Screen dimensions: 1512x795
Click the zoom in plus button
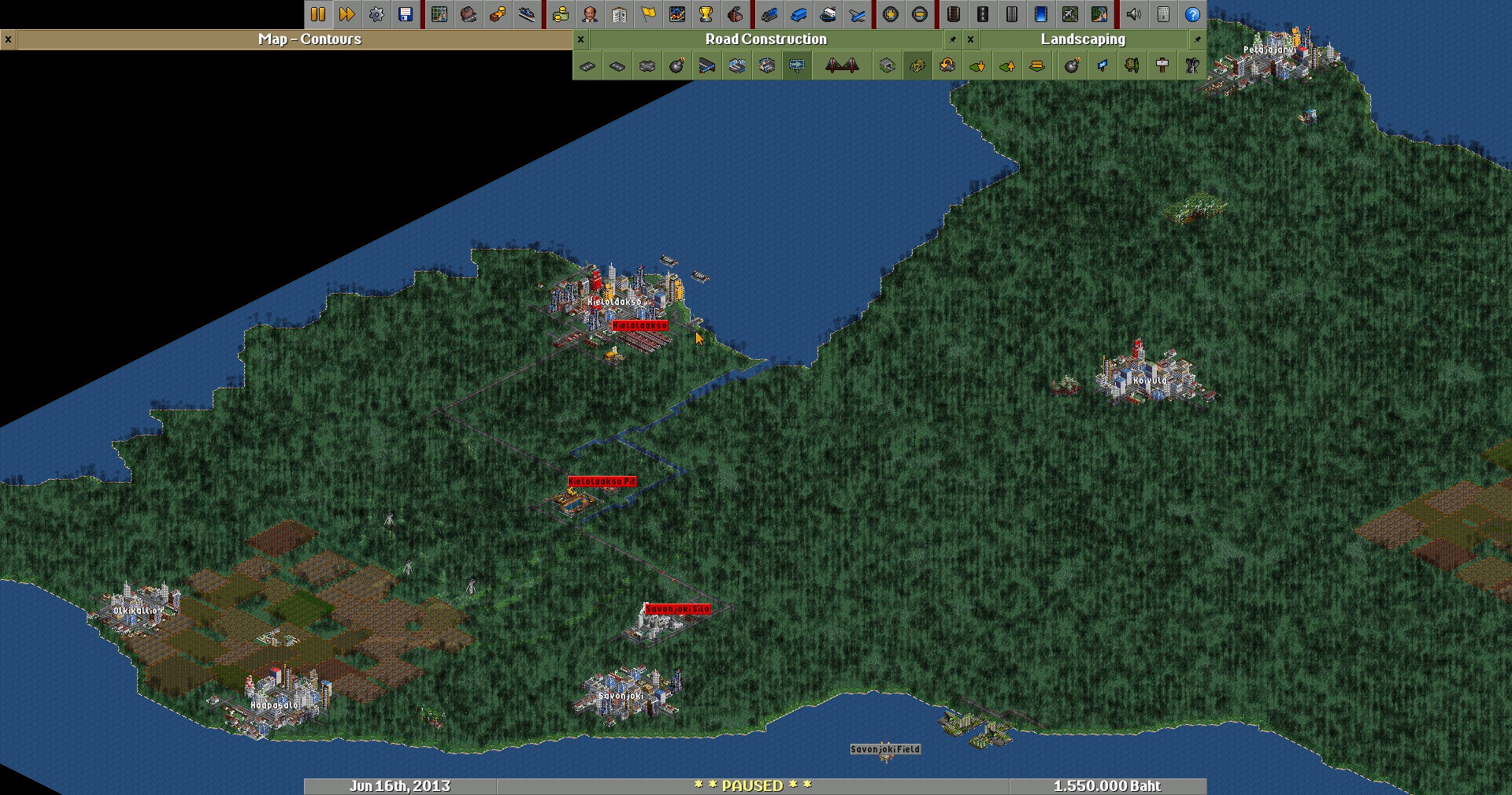point(891,14)
